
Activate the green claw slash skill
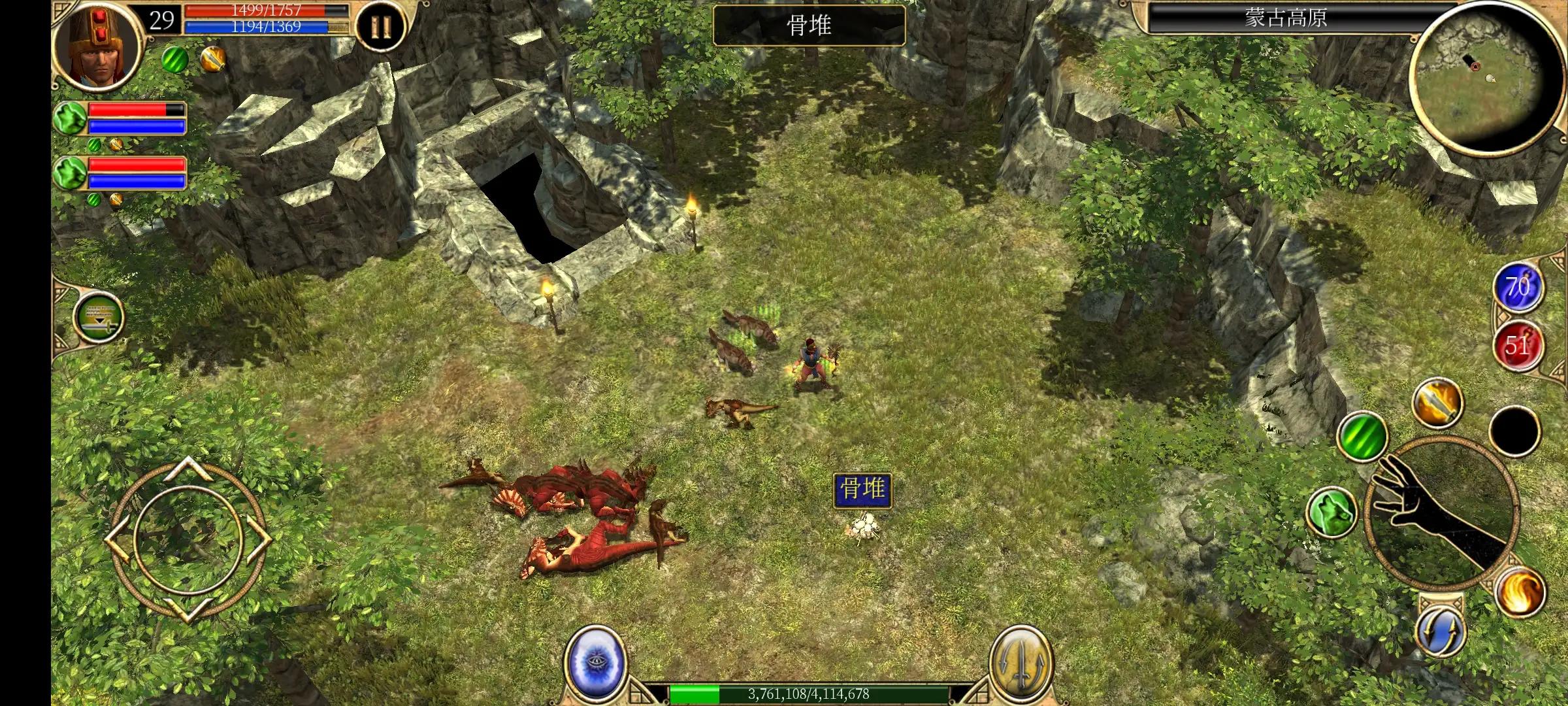[1362, 436]
